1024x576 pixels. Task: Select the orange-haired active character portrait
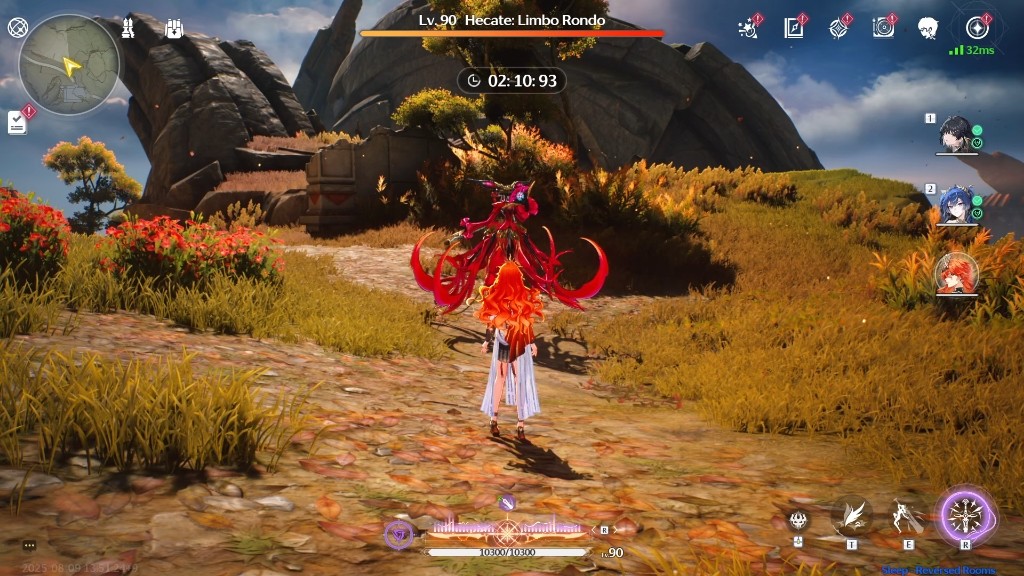(956, 273)
